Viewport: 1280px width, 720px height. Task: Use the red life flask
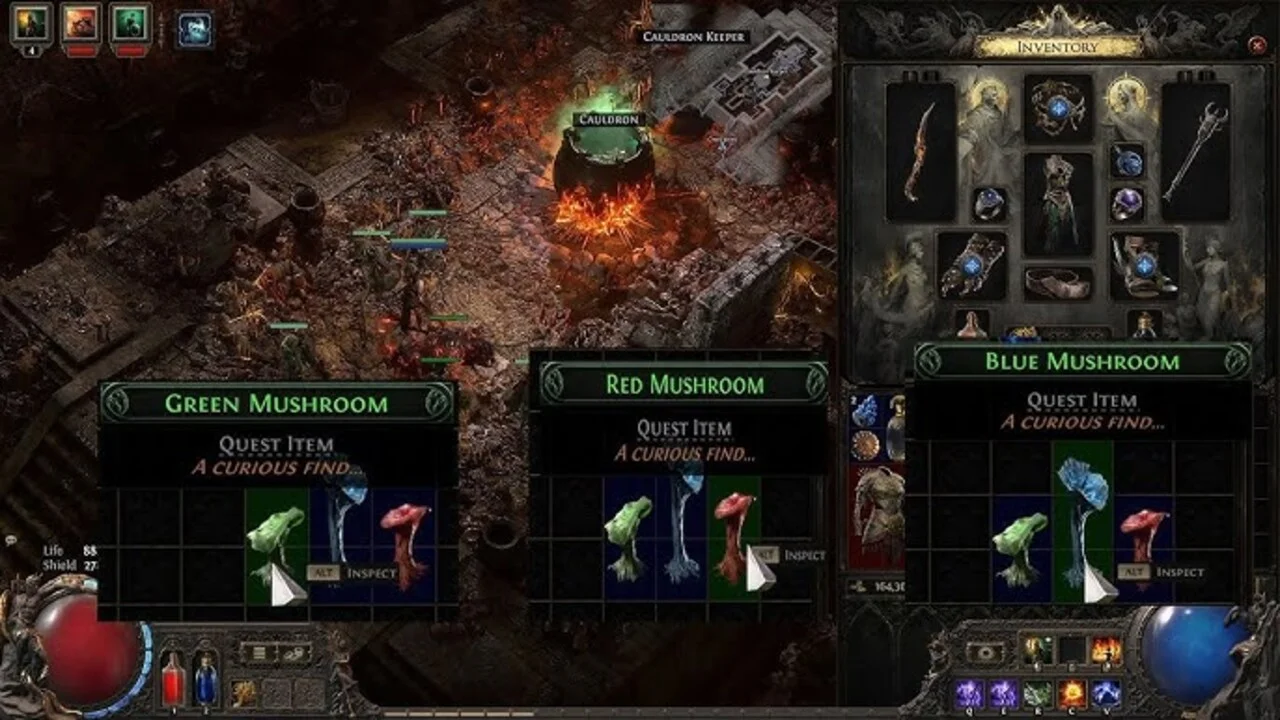(172, 685)
